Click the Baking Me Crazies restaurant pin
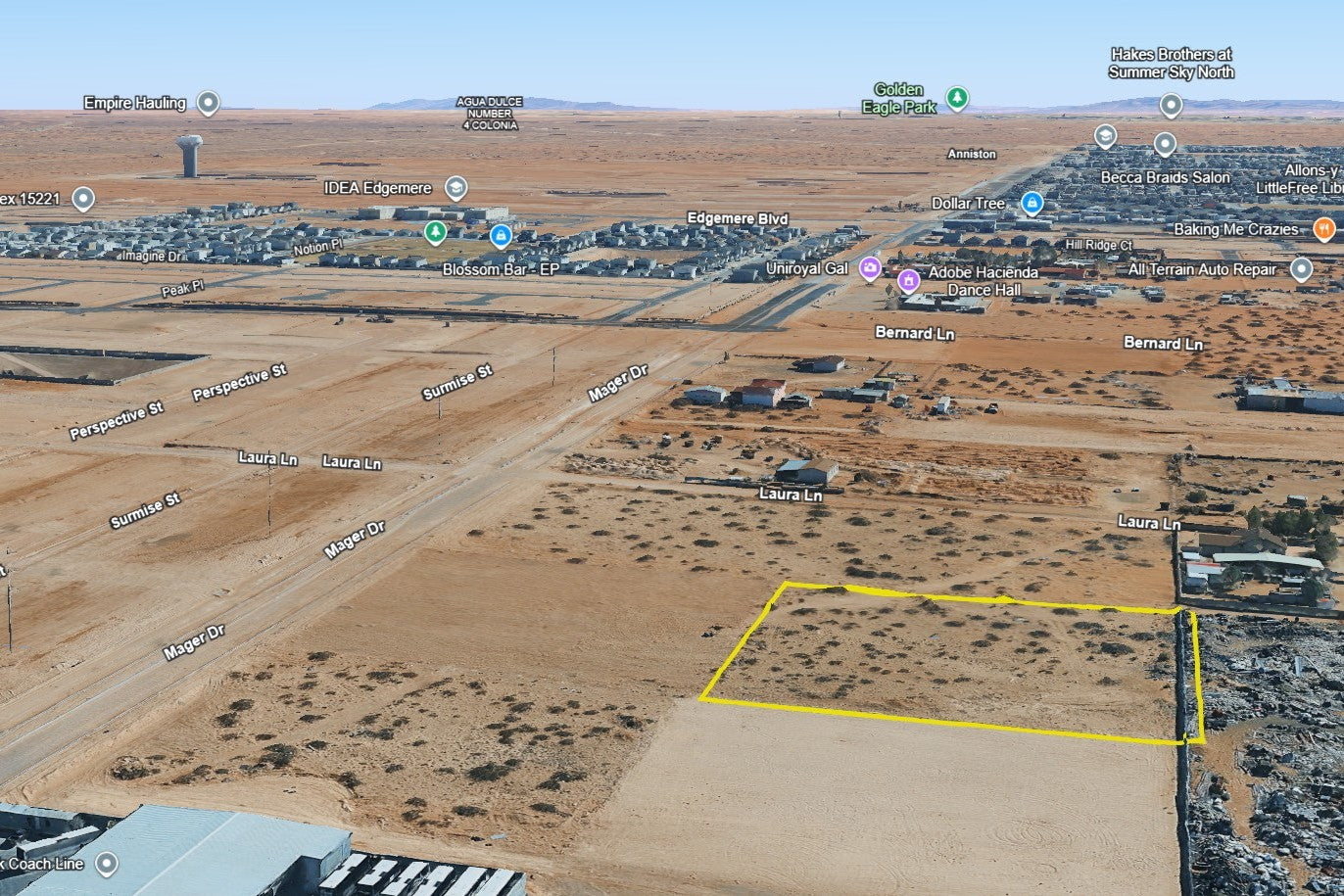Viewport: 1344px width, 896px height. [x=1323, y=229]
